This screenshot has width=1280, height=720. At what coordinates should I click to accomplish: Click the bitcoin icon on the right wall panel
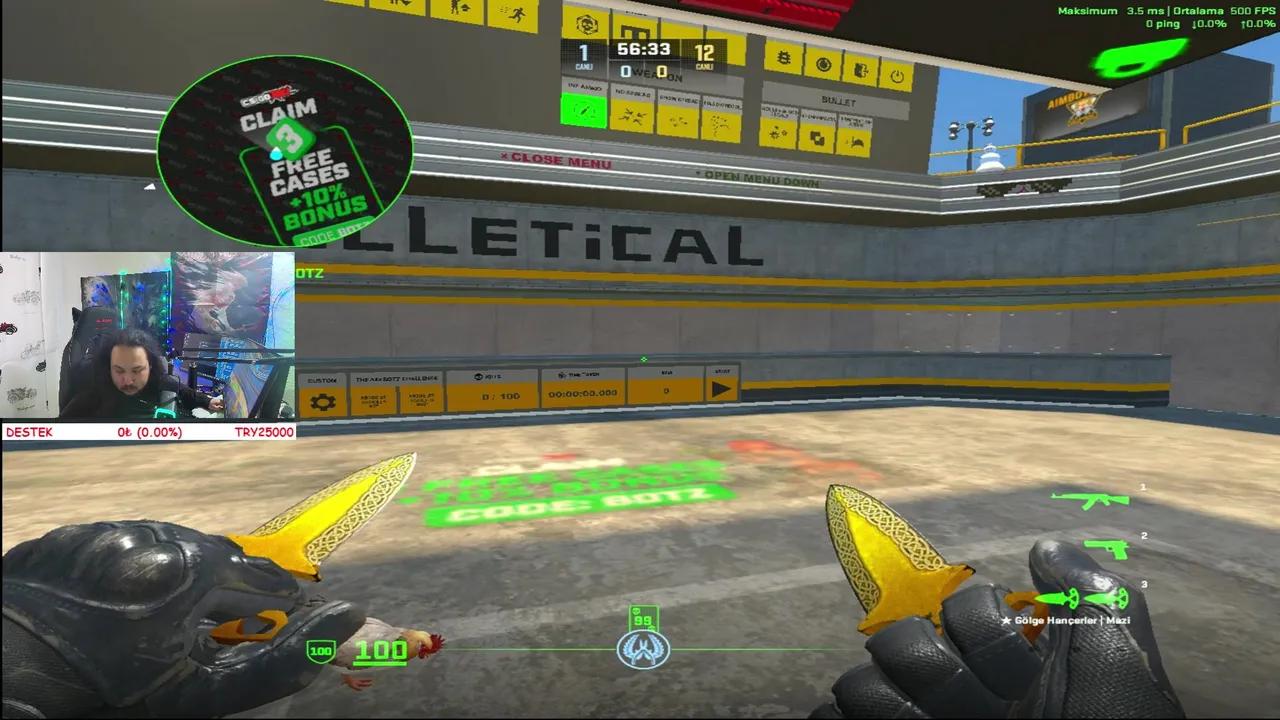[785, 59]
